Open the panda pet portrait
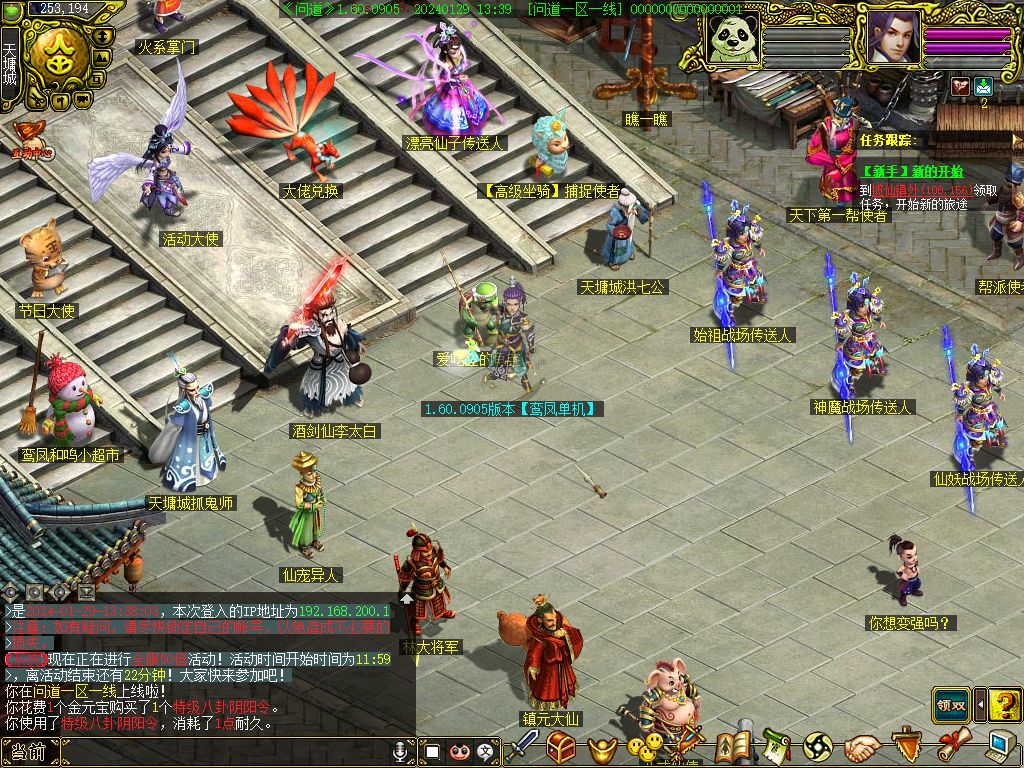The image size is (1024, 768). click(732, 39)
